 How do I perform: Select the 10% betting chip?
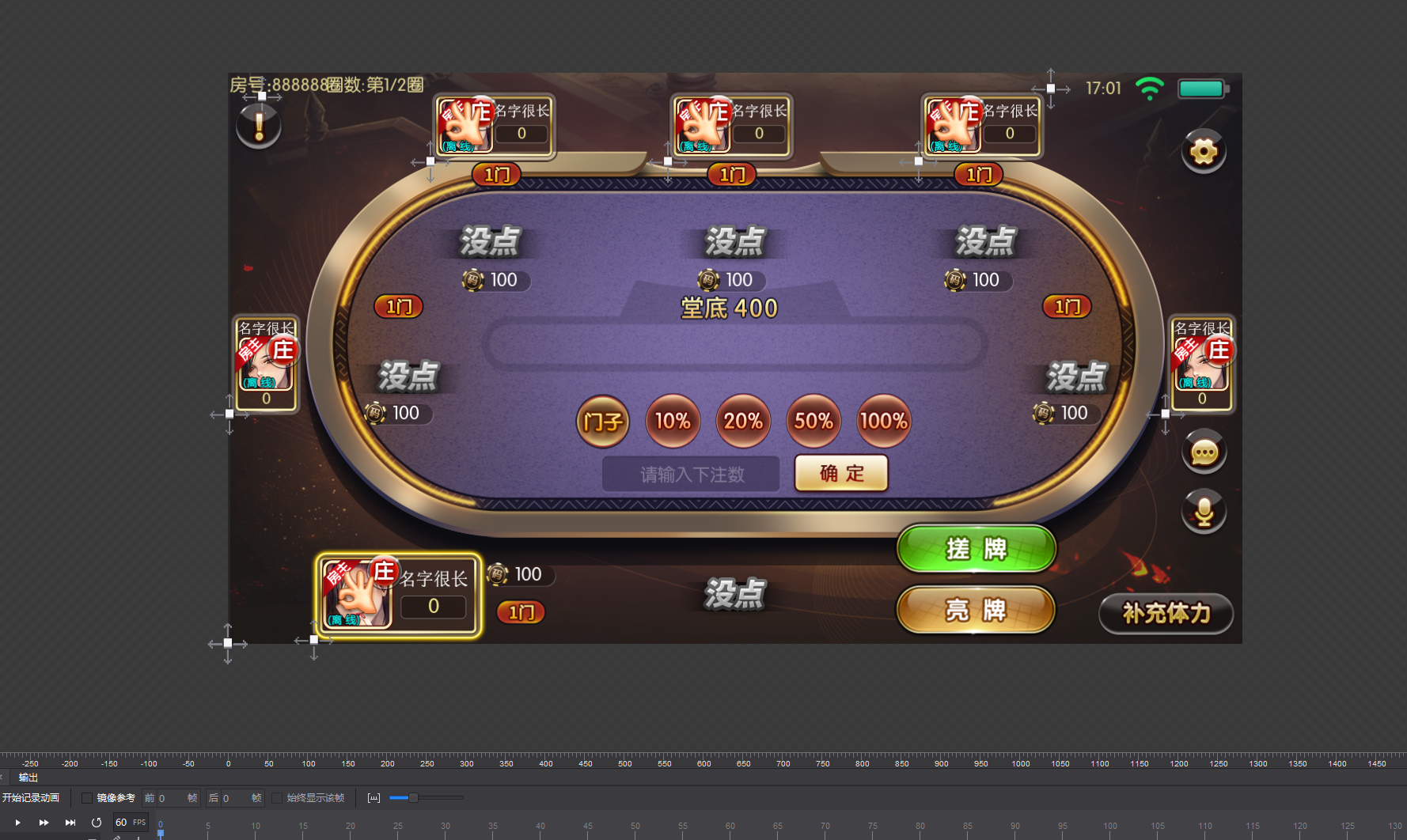pyautogui.click(x=672, y=422)
